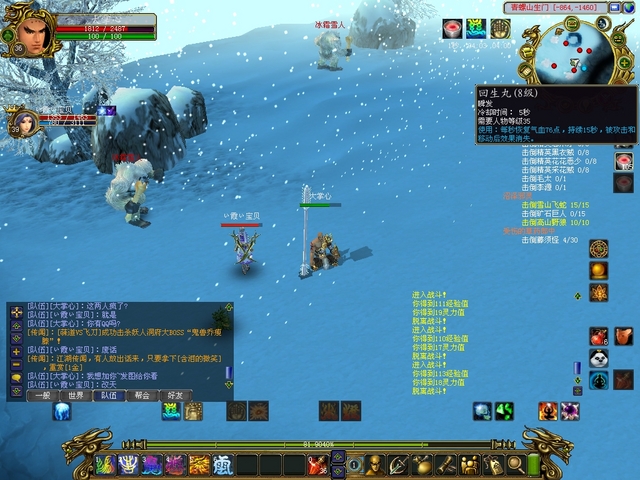Use the green swirl skill icon
The height and width of the screenshot is (480, 640).
(504, 411)
